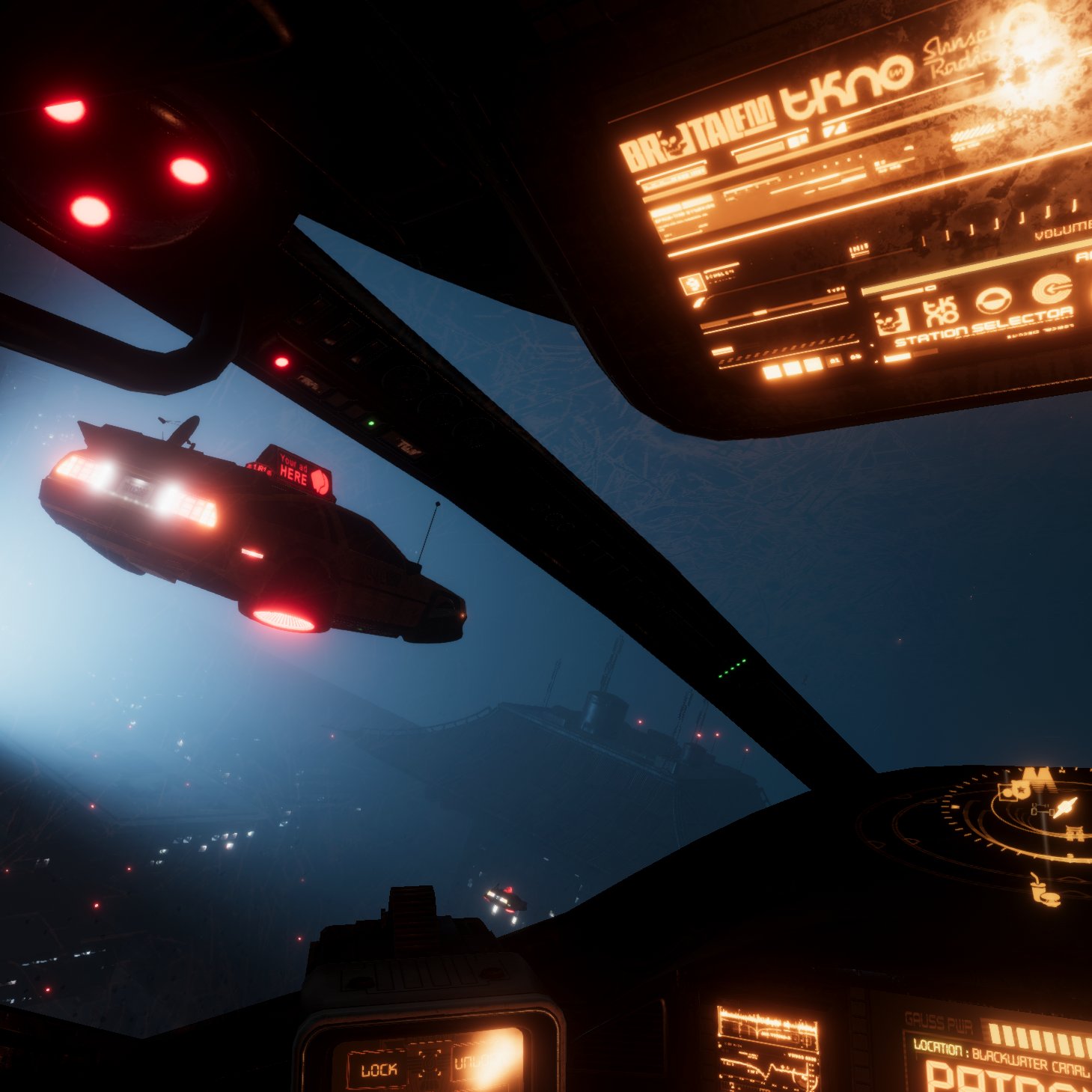Select the Brutal FM skull station icon
1092x1092 pixels.
[891, 322]
